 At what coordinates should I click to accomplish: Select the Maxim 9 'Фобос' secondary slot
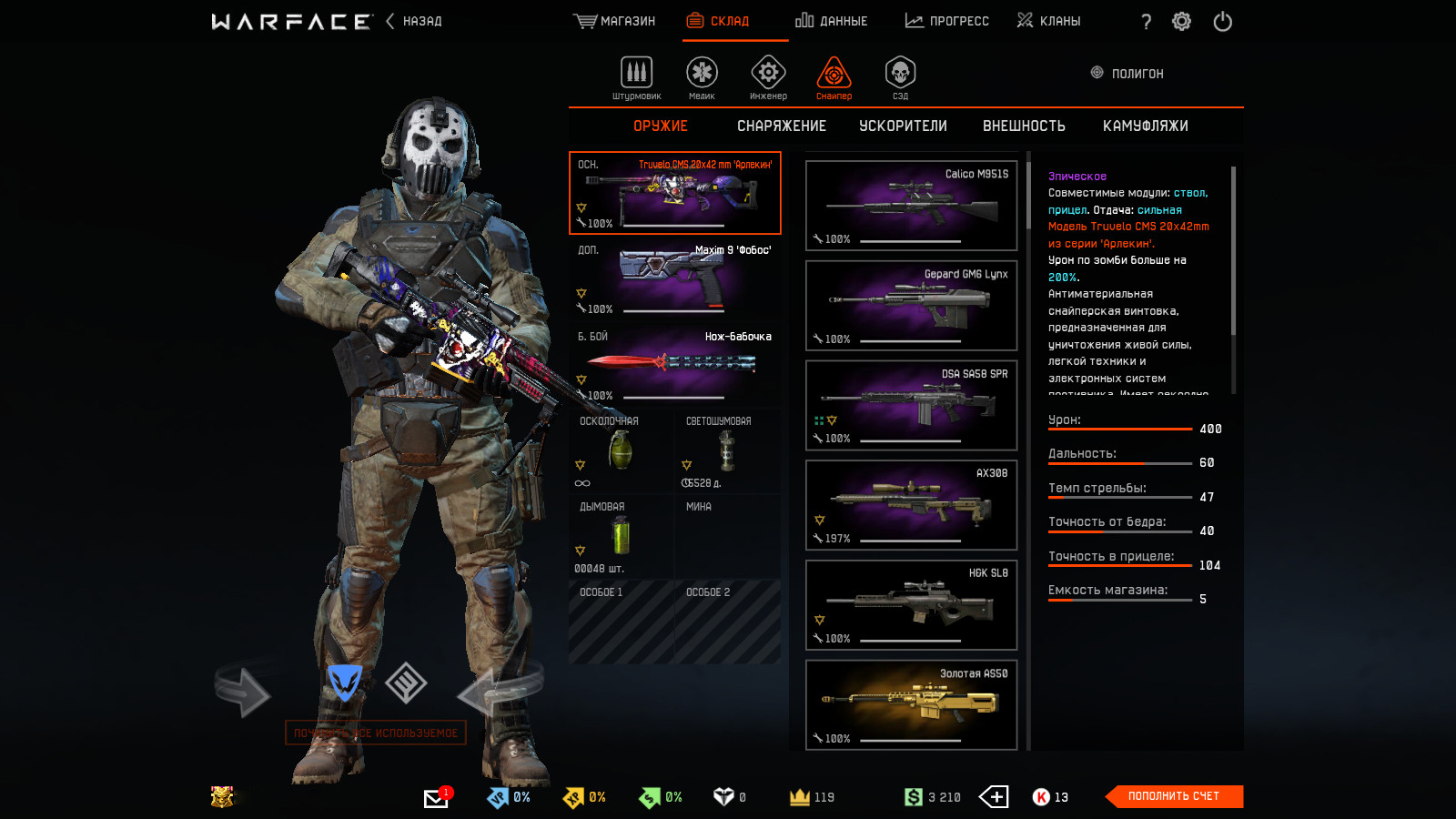[x=674, y=278]
